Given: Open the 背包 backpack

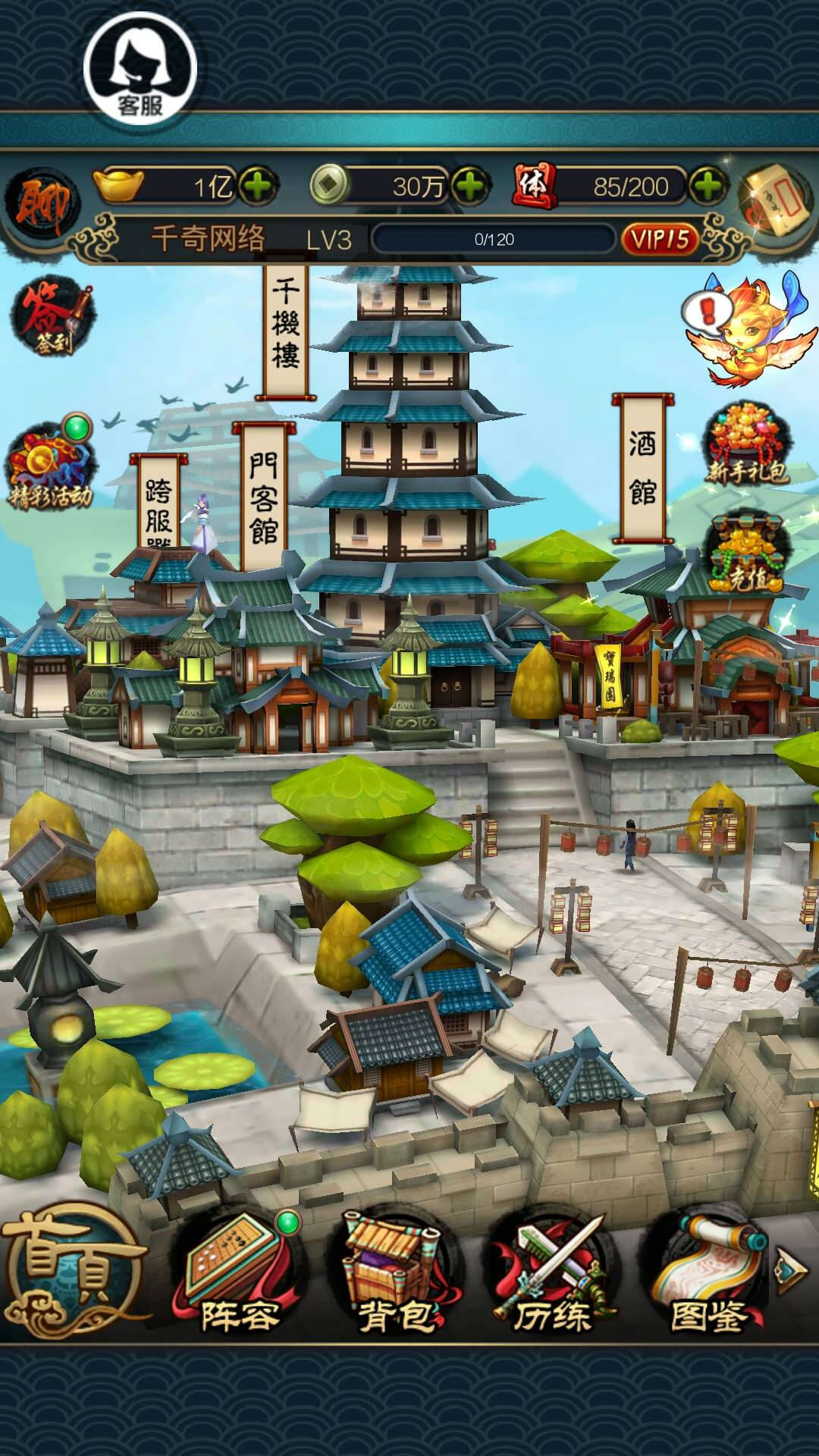Looking at the screenshot, I should 396,1274.
